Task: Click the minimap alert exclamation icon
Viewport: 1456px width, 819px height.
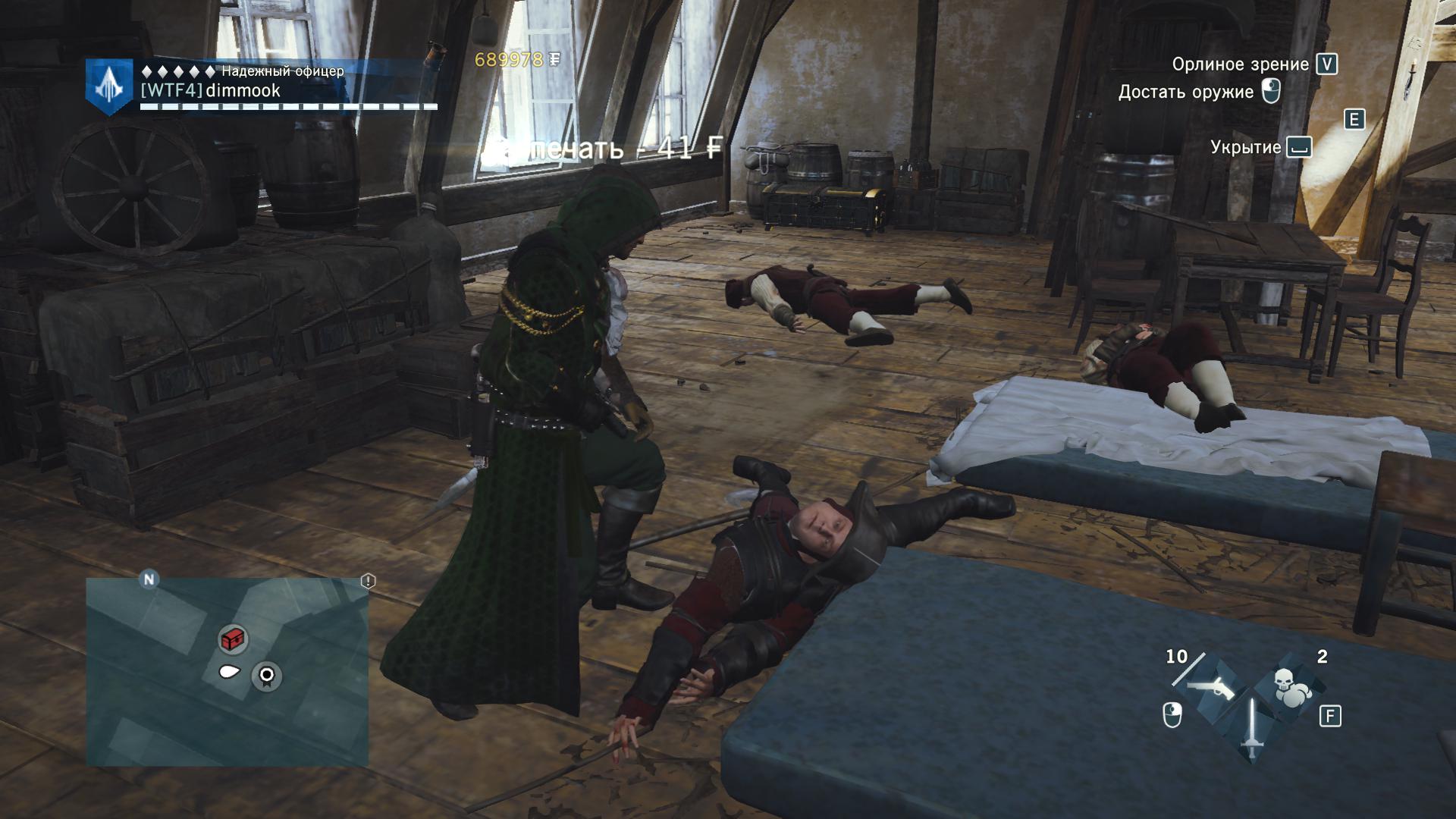Action: (x=368, y=582)
